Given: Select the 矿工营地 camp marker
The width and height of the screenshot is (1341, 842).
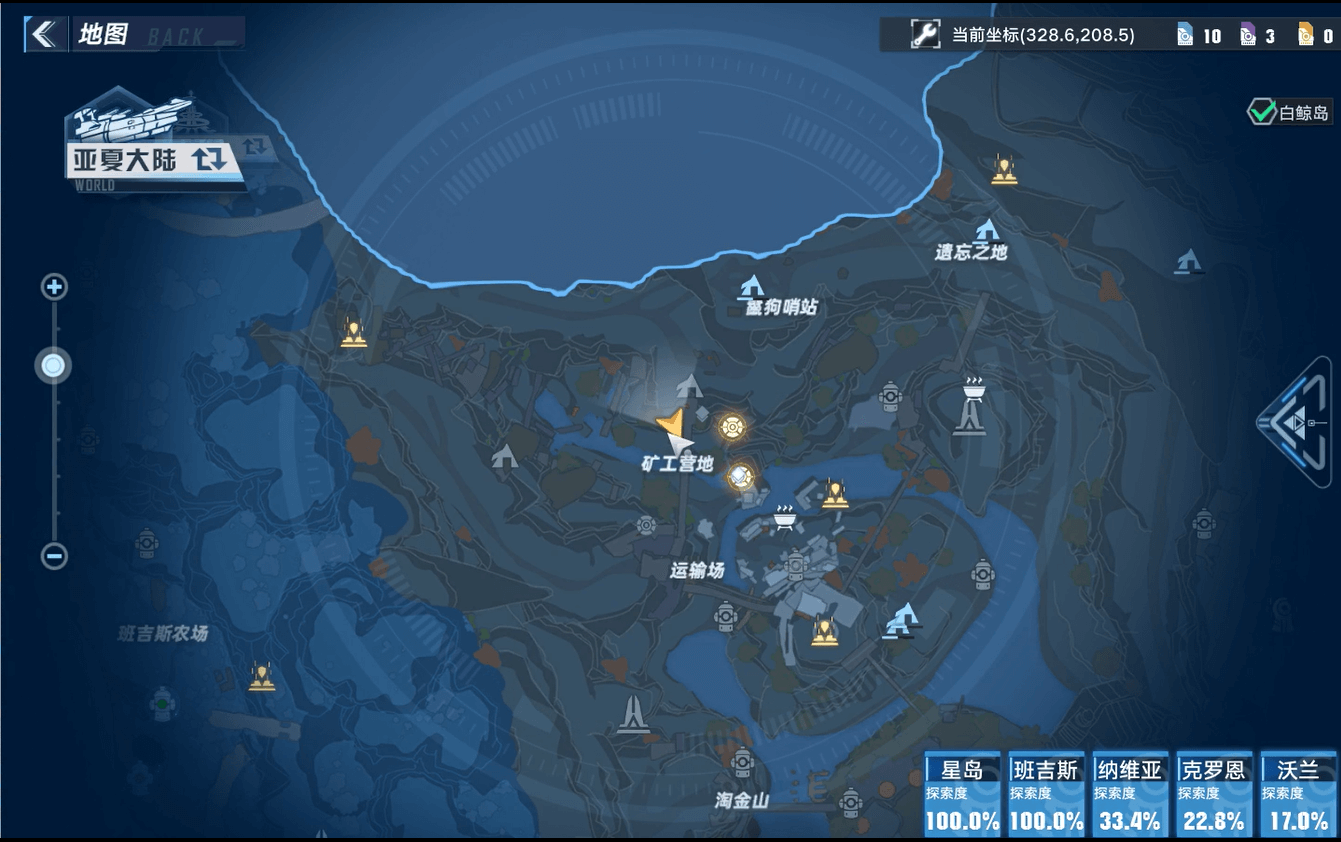Looking at the screenshot, I should point(689,385).
